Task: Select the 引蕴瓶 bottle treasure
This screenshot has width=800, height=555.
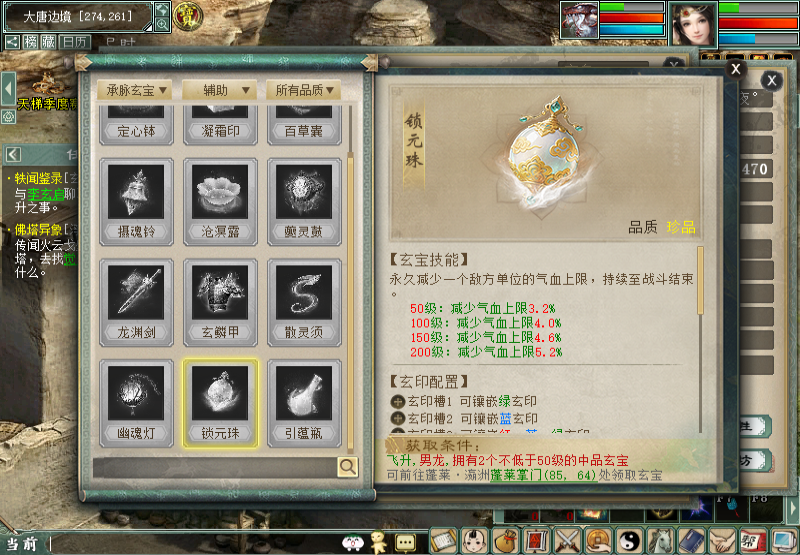Action: 304,402
